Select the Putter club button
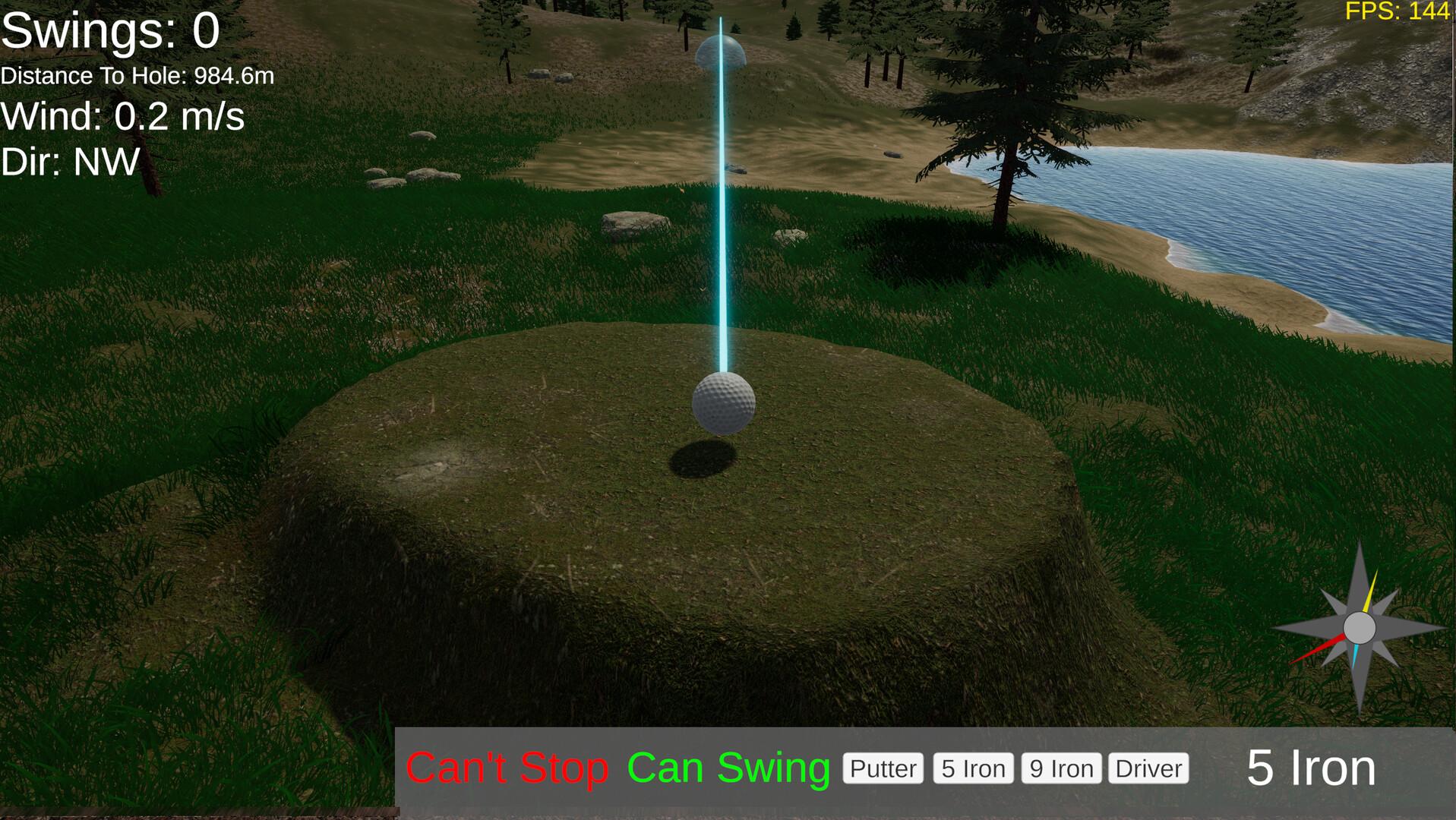This screenshot has height=820, width=1456. 883,768
